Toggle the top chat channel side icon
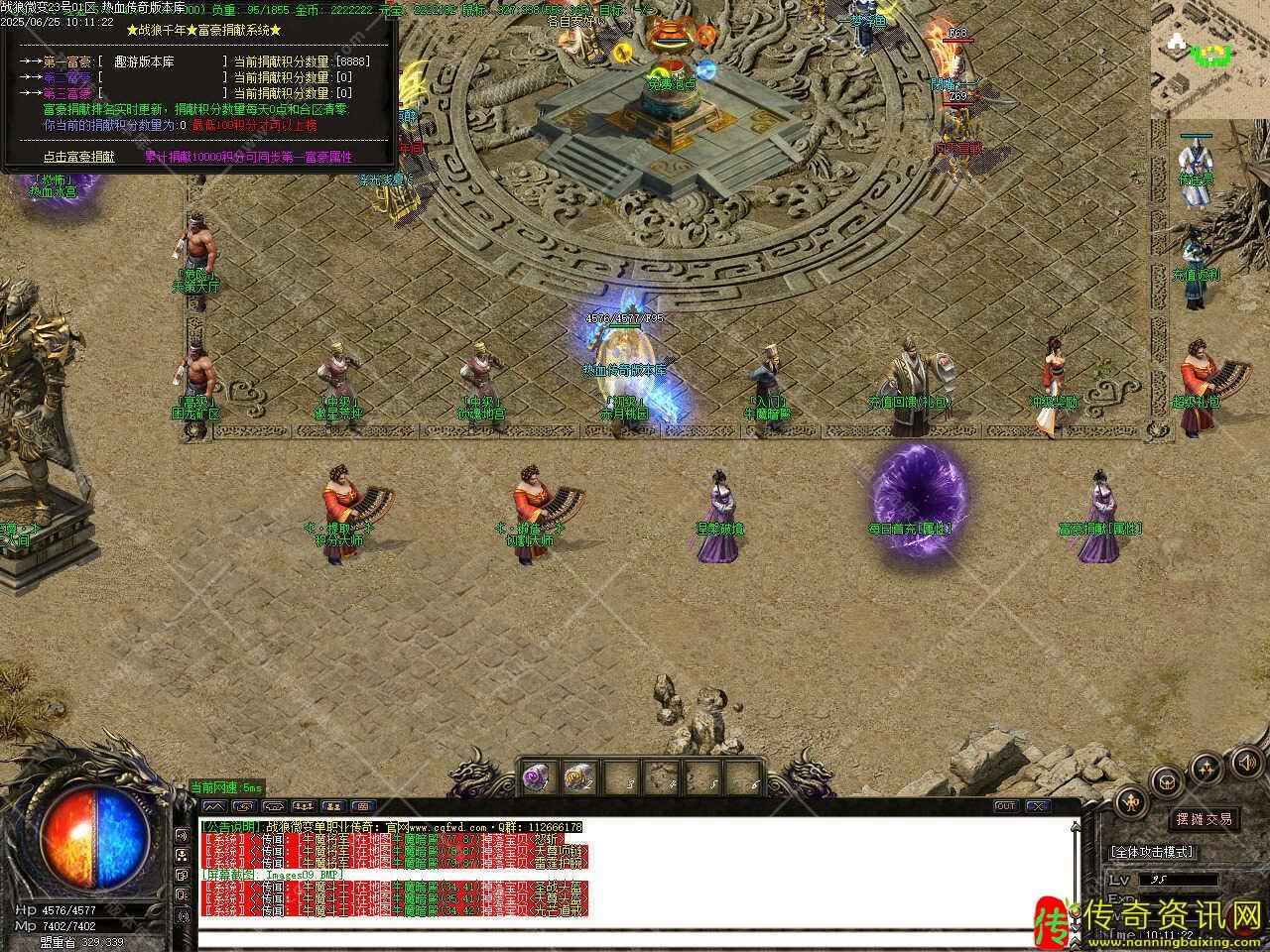Image resolution: width=1270 pixels, height=952 pixels. point(182,835)
